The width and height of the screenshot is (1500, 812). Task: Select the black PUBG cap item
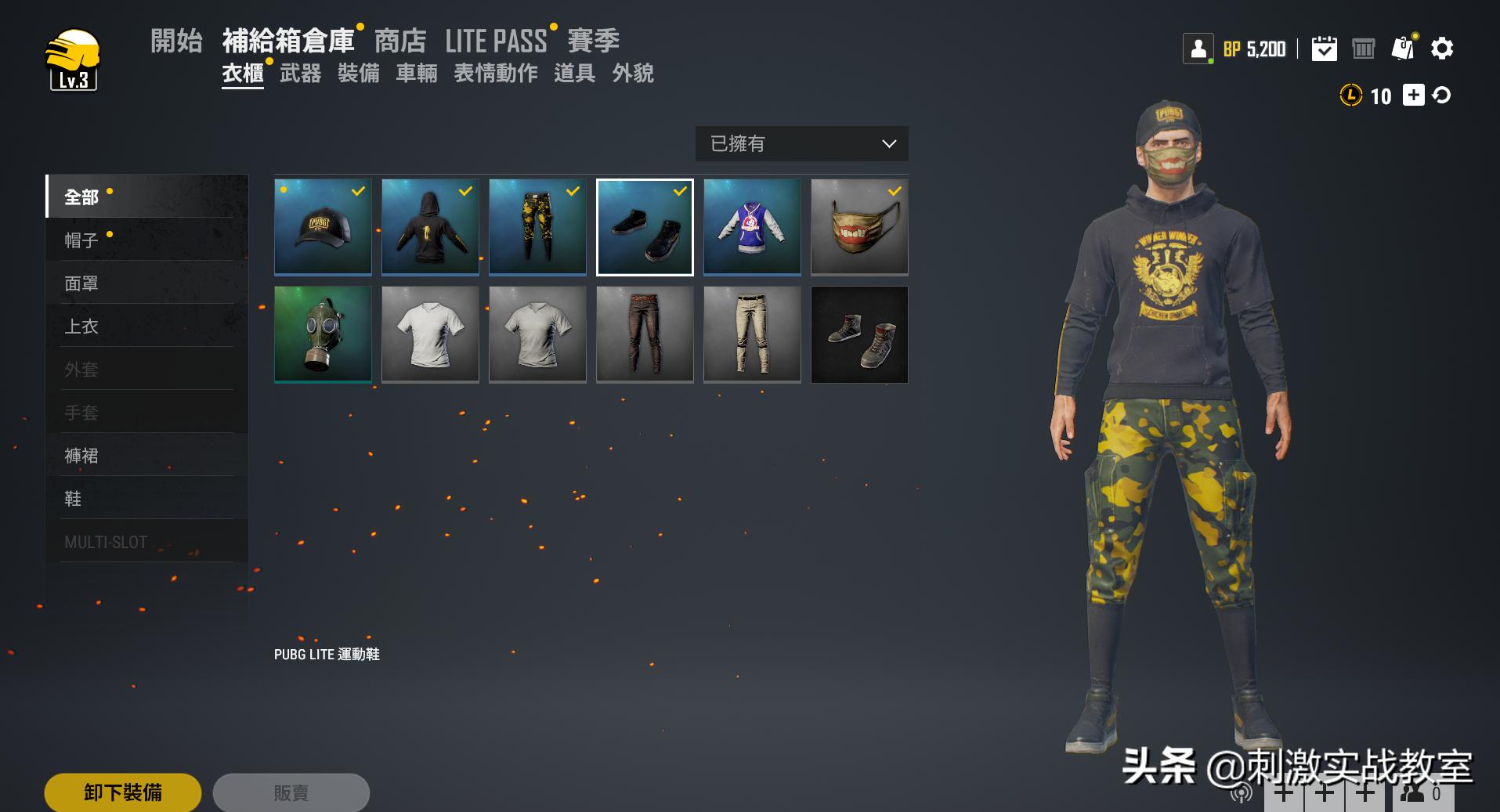coord(323,228)
